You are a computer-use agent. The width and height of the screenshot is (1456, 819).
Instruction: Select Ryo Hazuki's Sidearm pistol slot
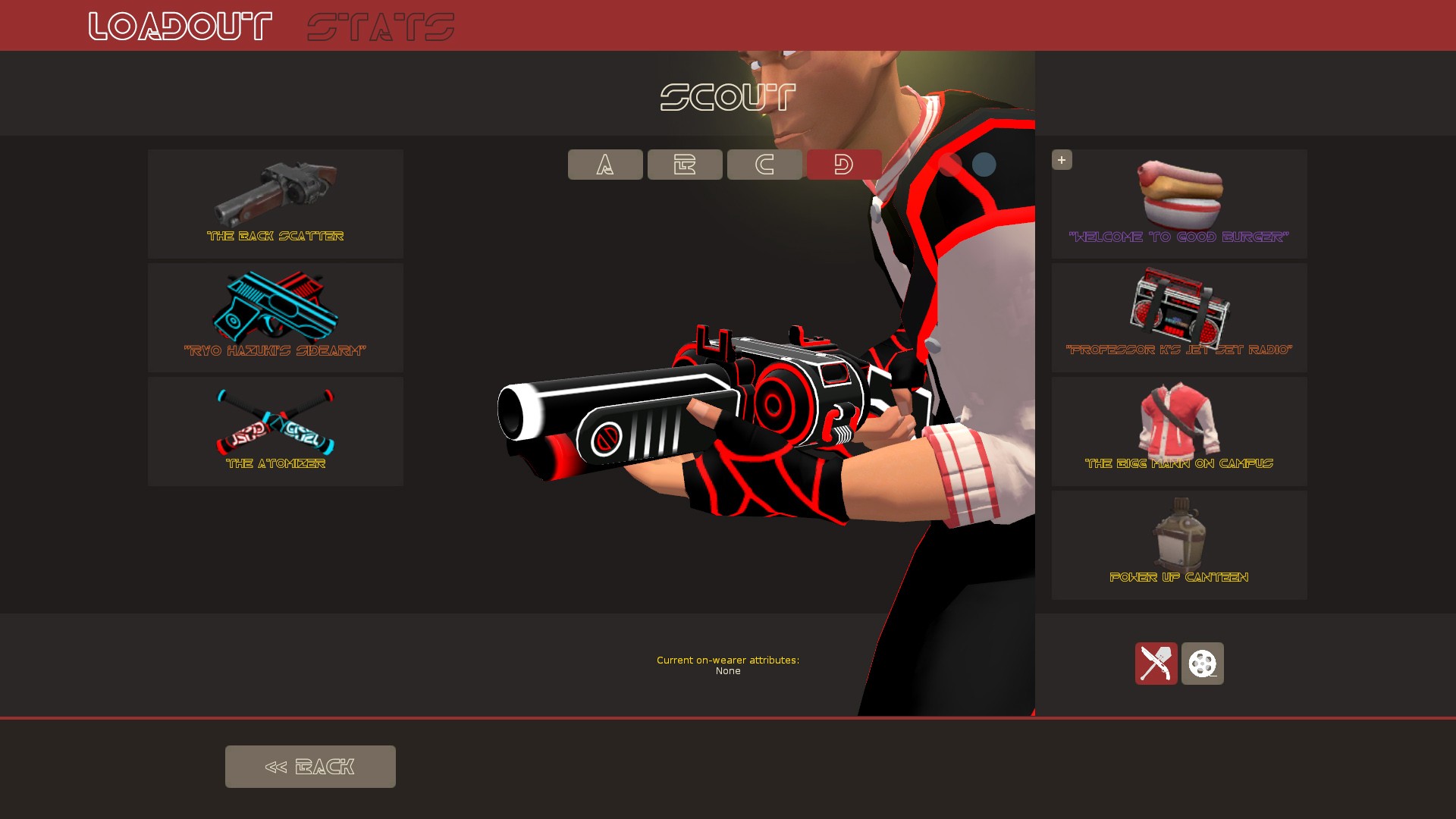[275, 317]
